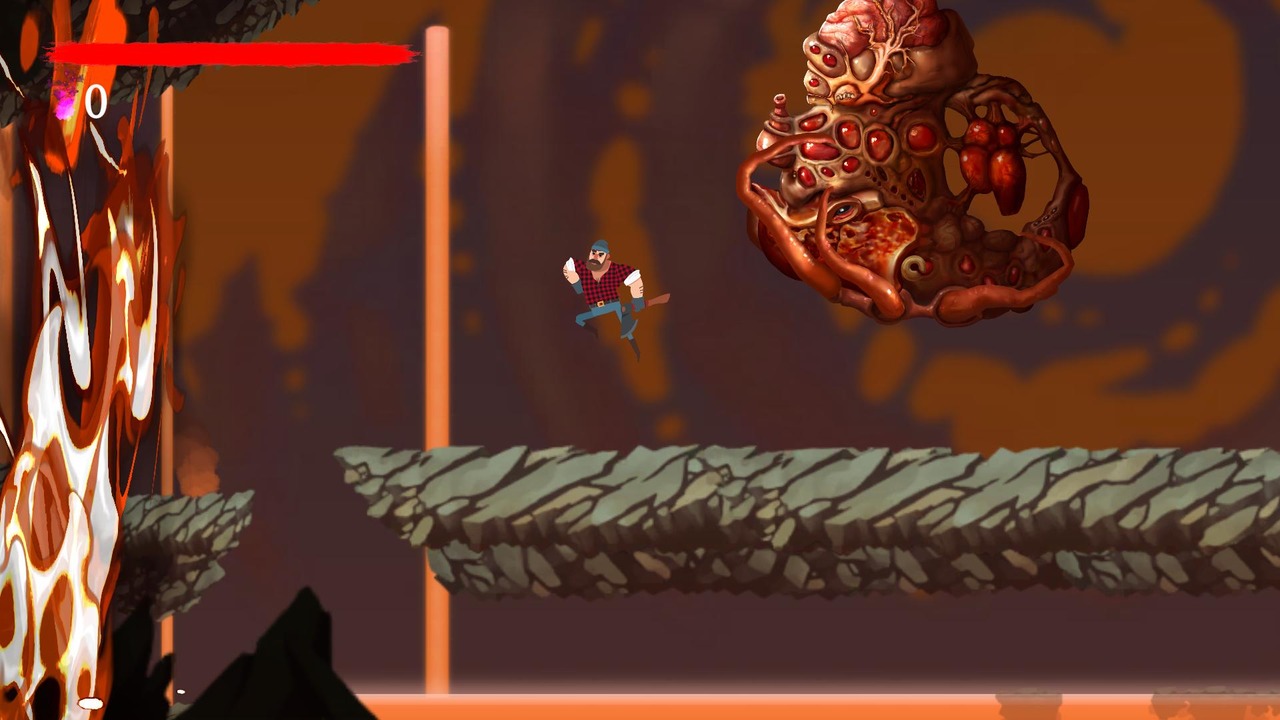
Task: Click the purple crystal collectible counter icon
Action: click(63, 102)
